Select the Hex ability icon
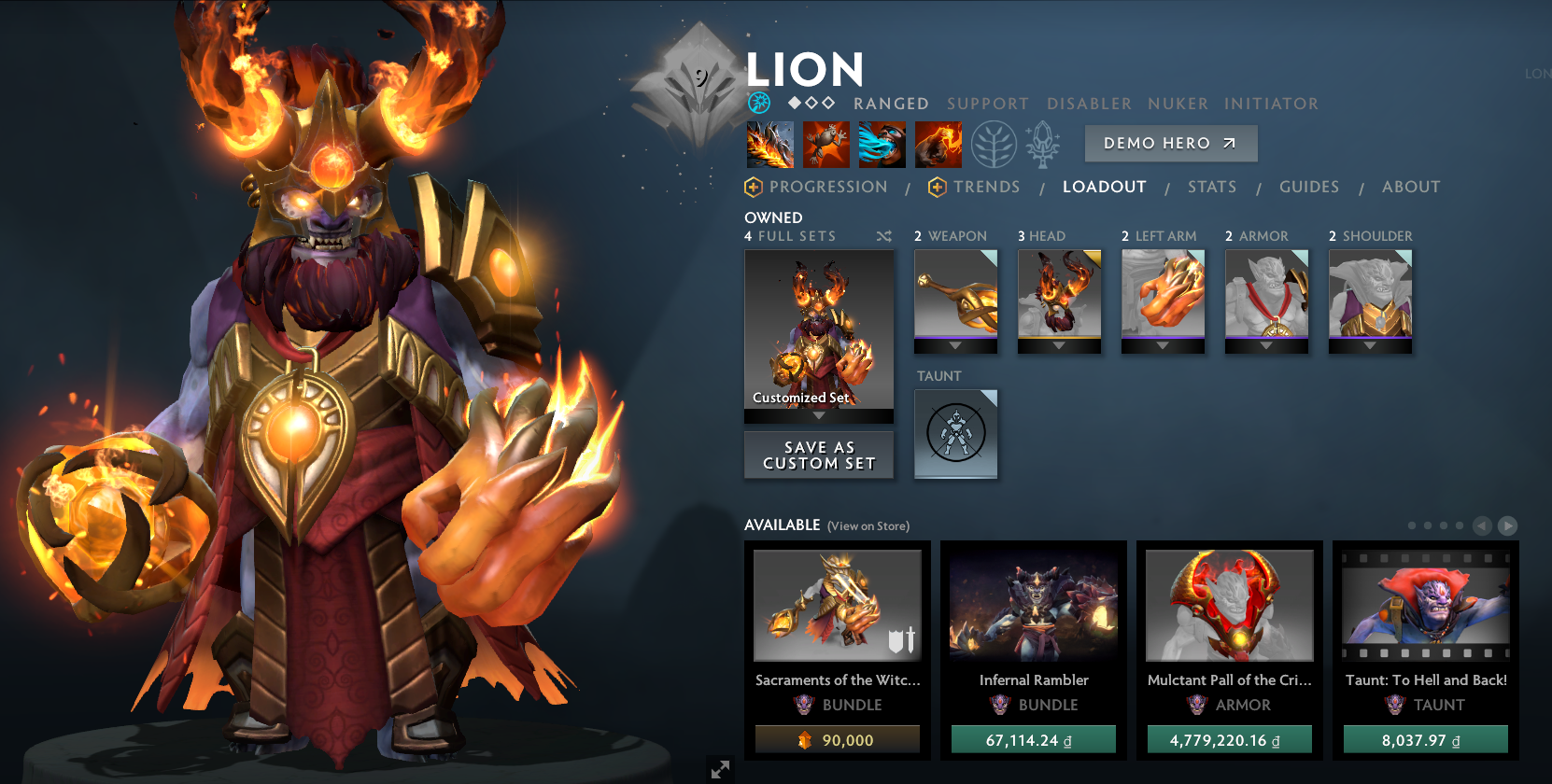Image resolution: width=1552 pixels, height=784 pixels. [826, 145]
